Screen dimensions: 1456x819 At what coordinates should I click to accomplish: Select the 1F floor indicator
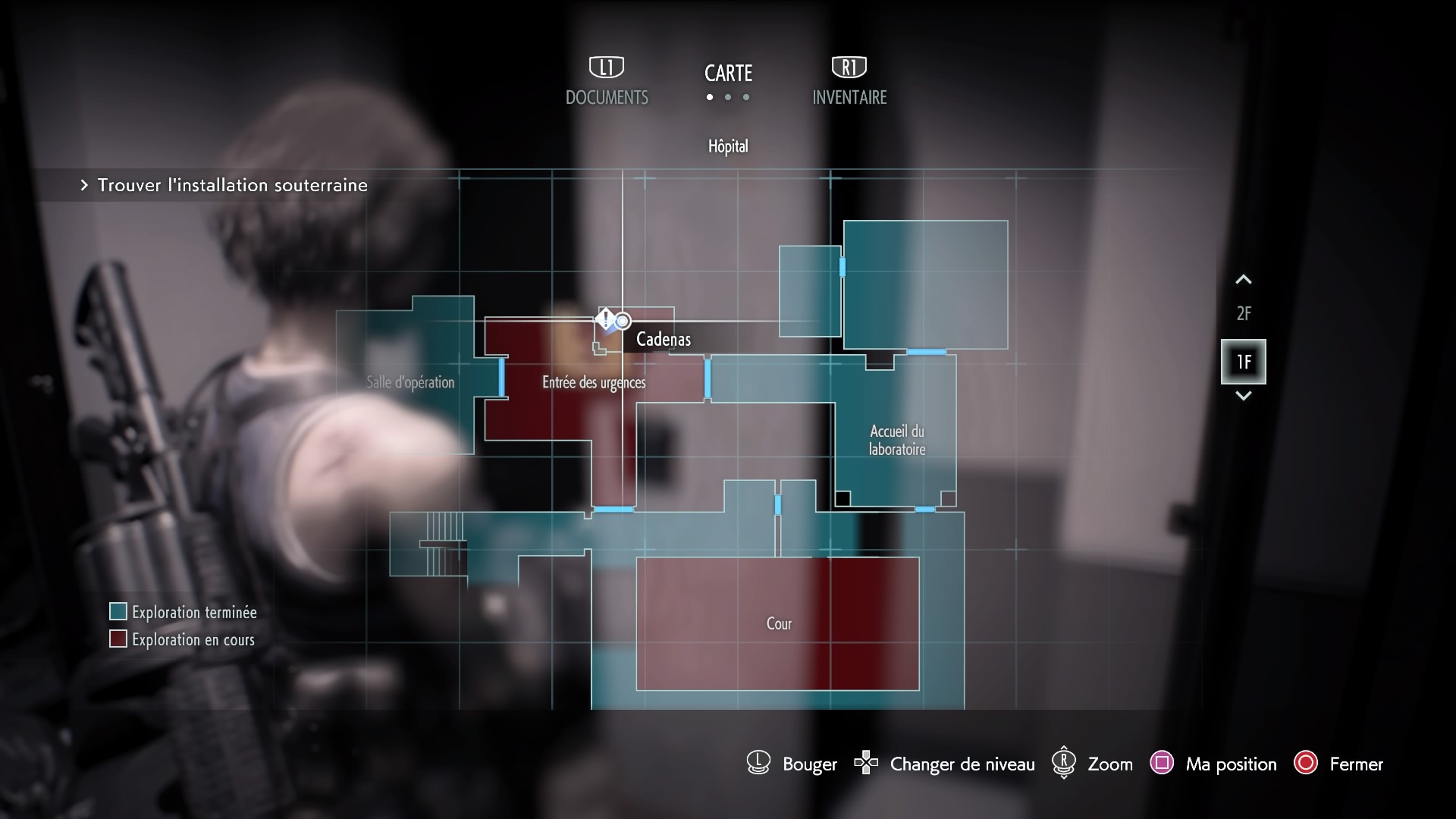coord(1243,362)
